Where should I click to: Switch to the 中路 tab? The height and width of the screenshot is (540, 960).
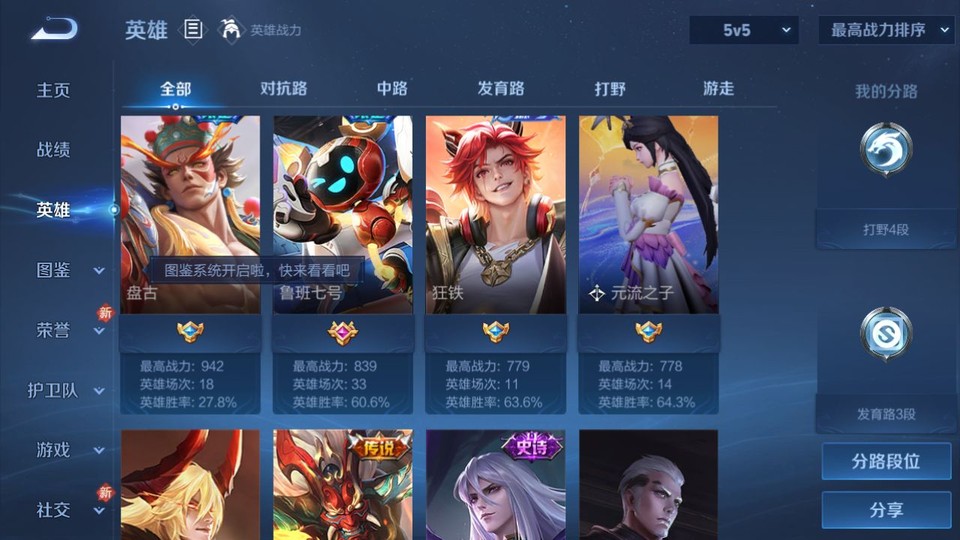(392, 88)
